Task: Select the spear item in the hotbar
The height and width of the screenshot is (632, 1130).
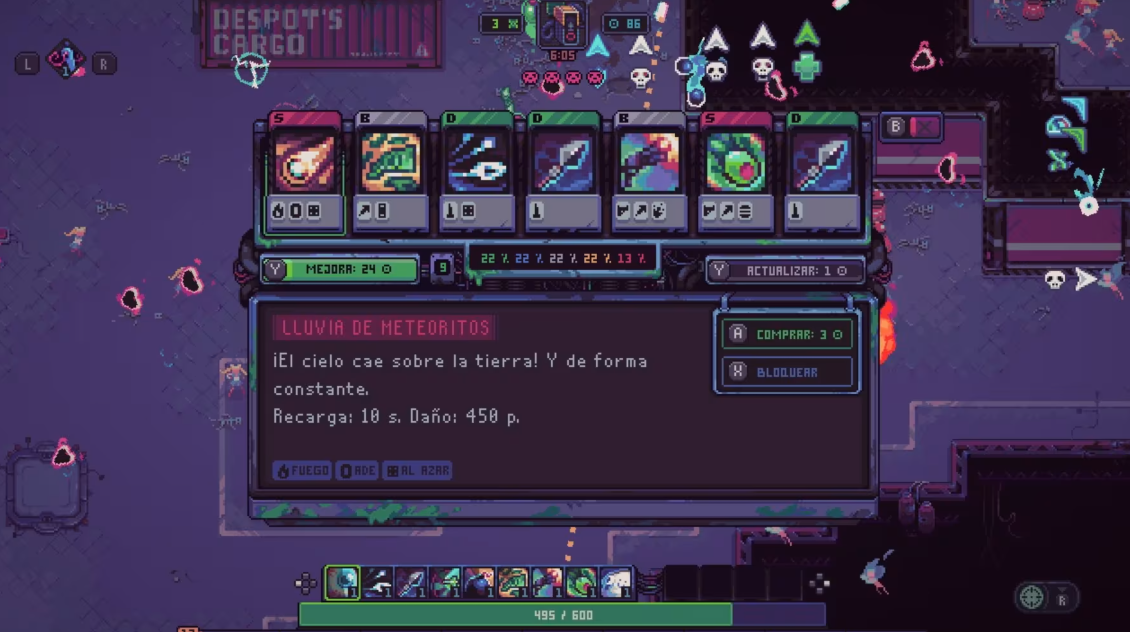Action: [411, 583]
